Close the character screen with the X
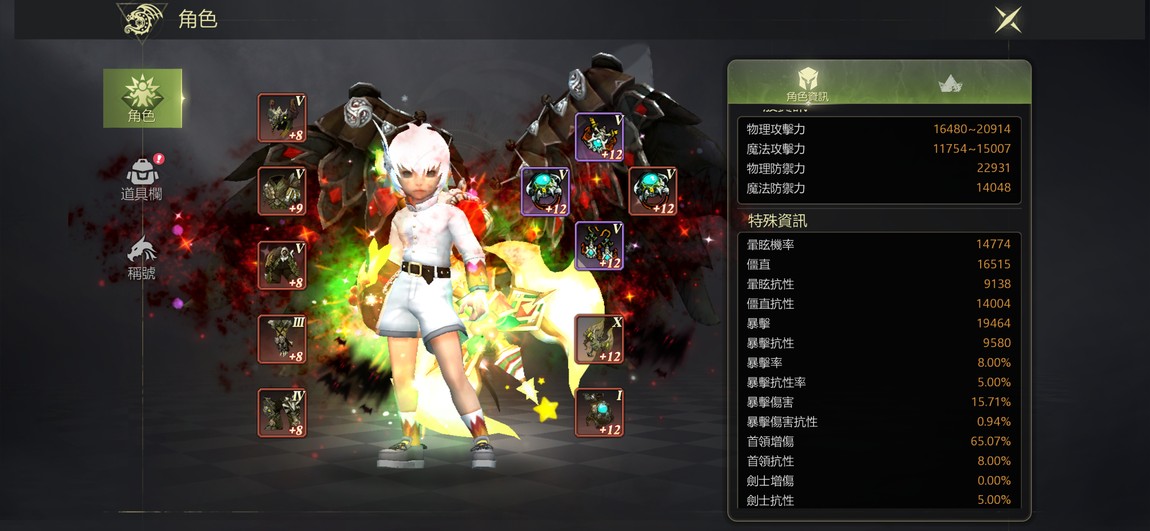This screenshot has width=1150, height=531. pos(1007,19)
